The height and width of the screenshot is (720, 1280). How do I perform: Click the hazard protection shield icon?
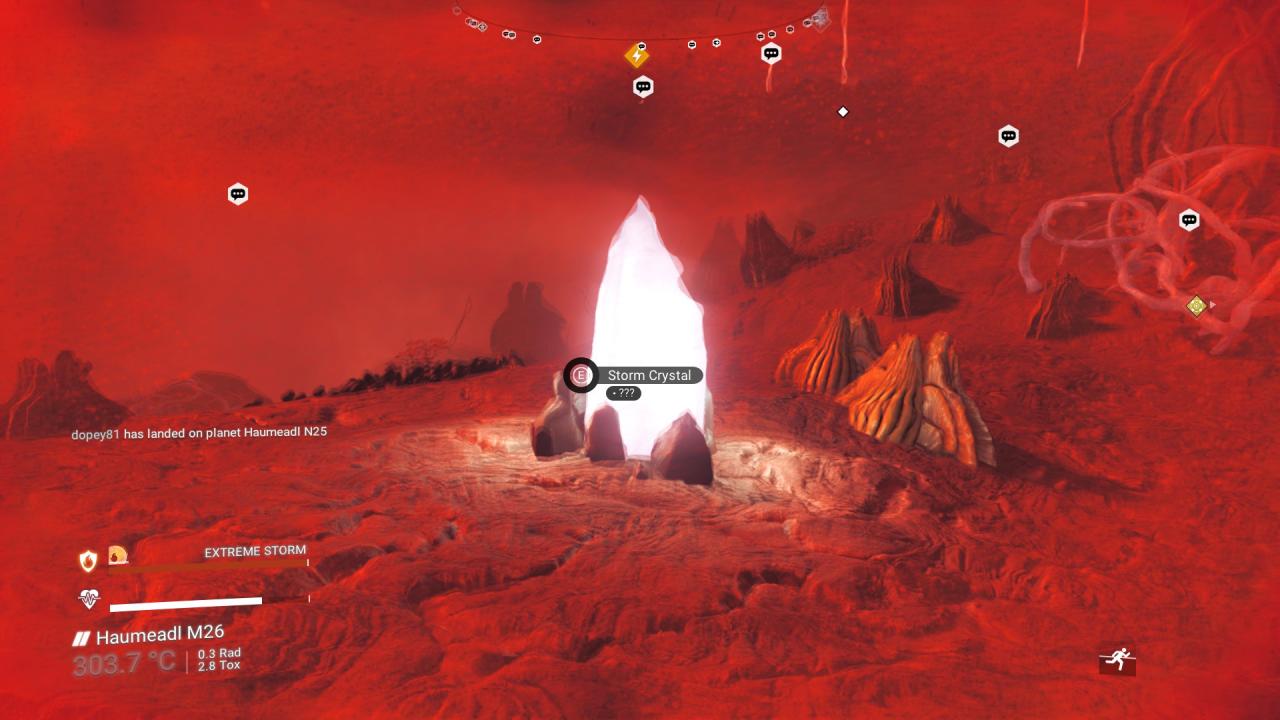[x=88, y=561]
